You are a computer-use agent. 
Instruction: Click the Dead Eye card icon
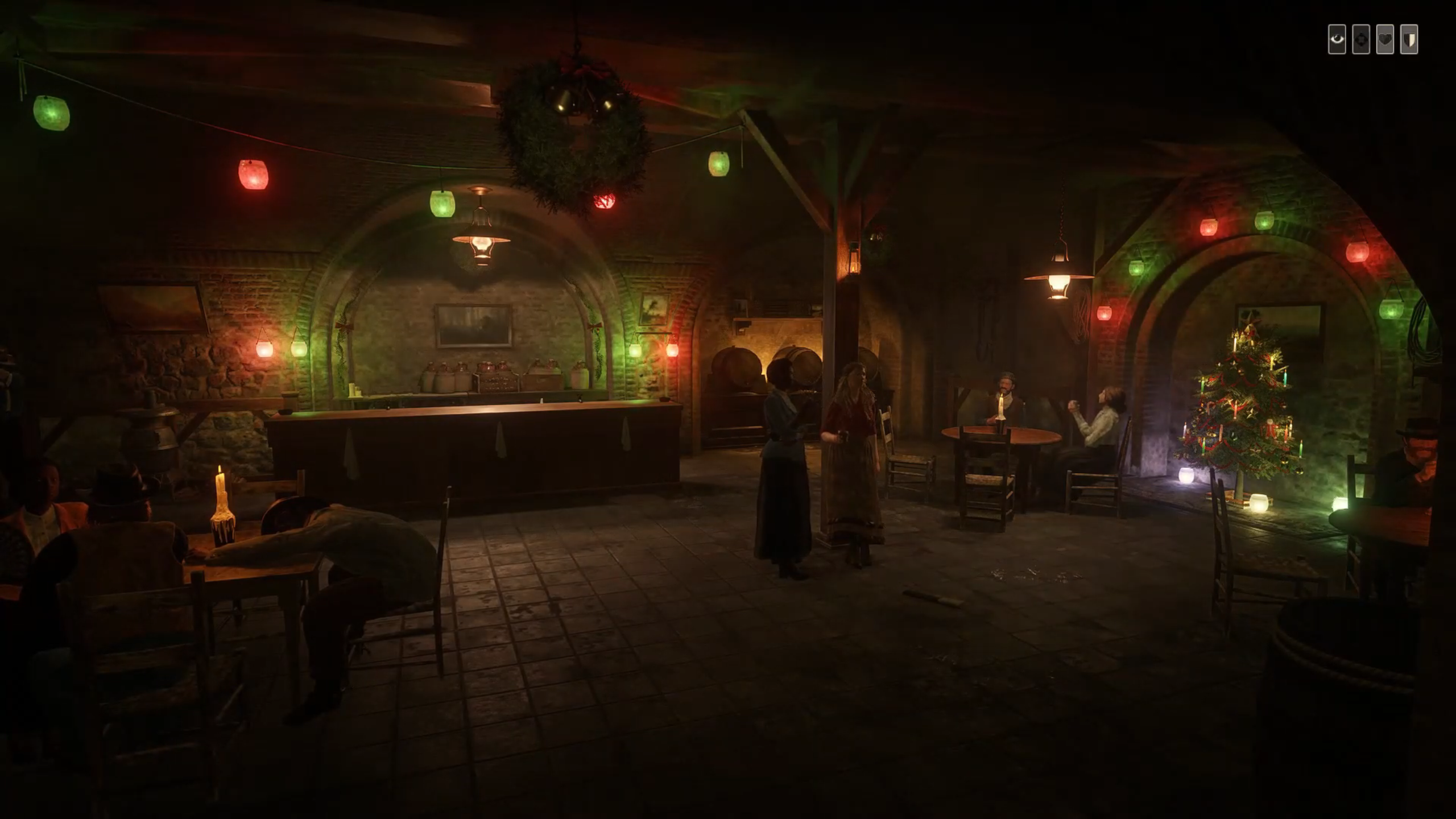(x=1360, y=39)
